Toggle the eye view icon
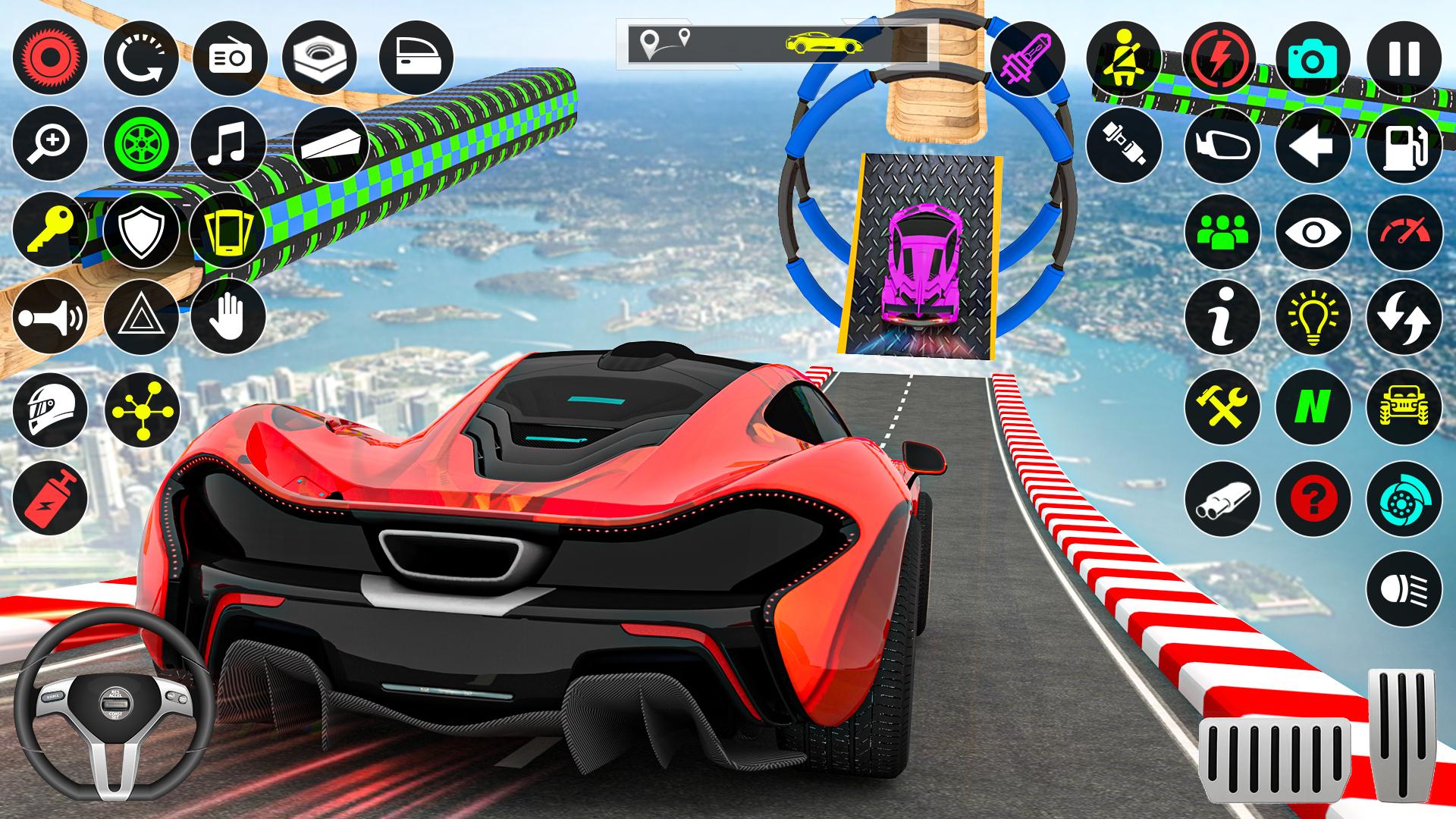Viewport: 1456px width, 819px height. point(1313,231)
